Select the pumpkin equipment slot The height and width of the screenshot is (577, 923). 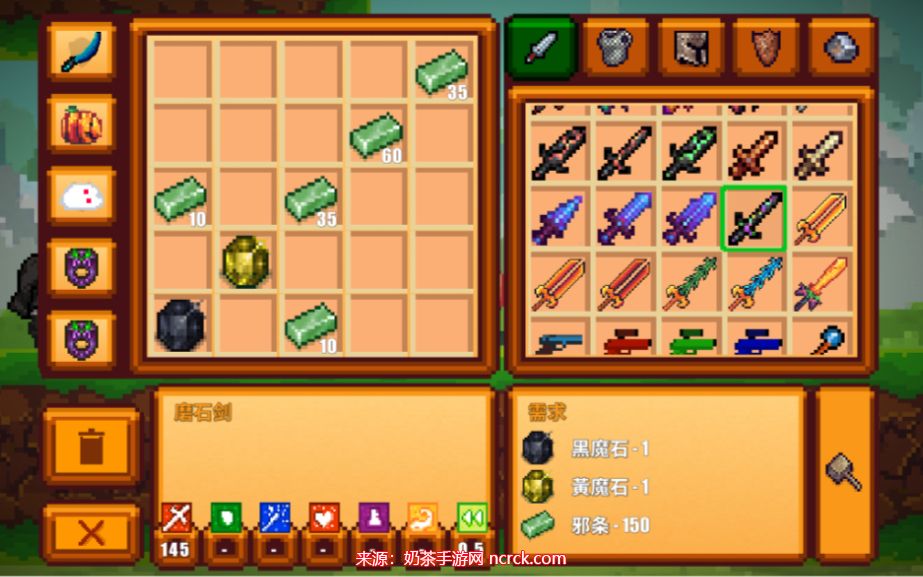(x=81, y=125)
